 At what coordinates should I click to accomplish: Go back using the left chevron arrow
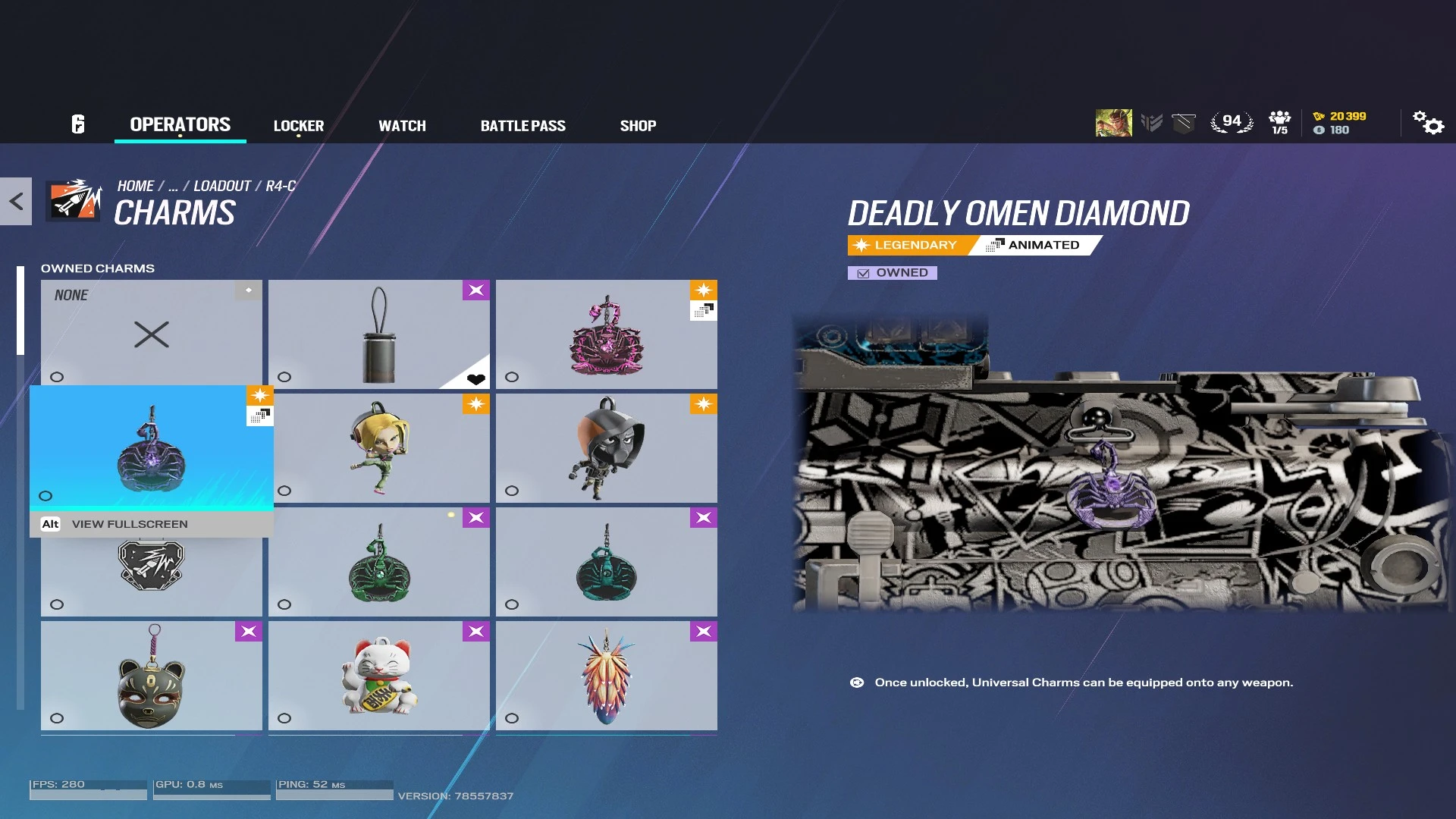pyautogui.click(x=15, y=200)
